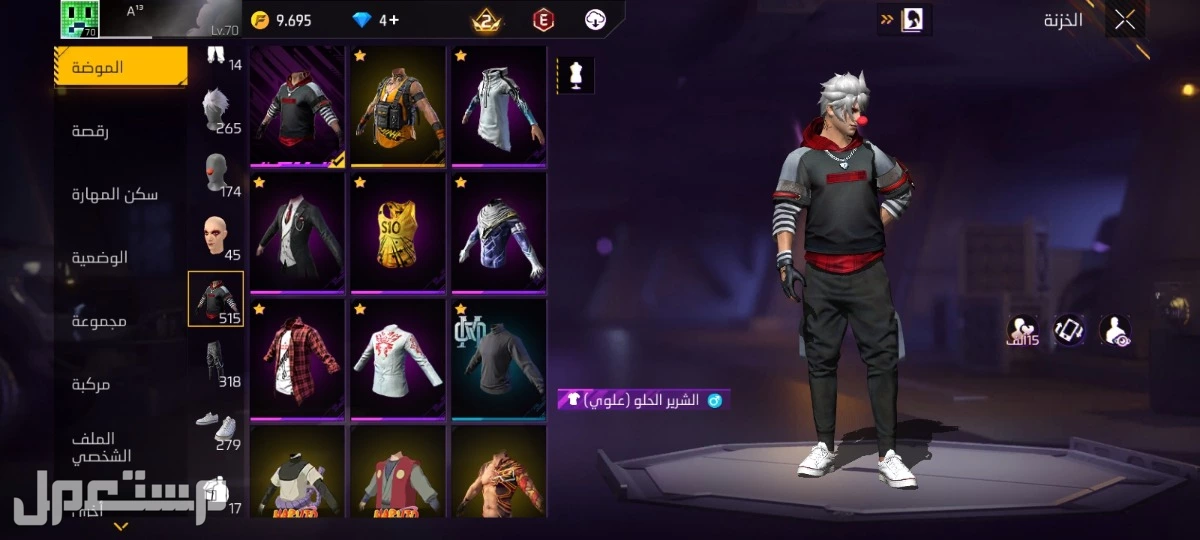Select the red plaid shirt top
Screen dimensions: 1200x540
coord(297,359)
